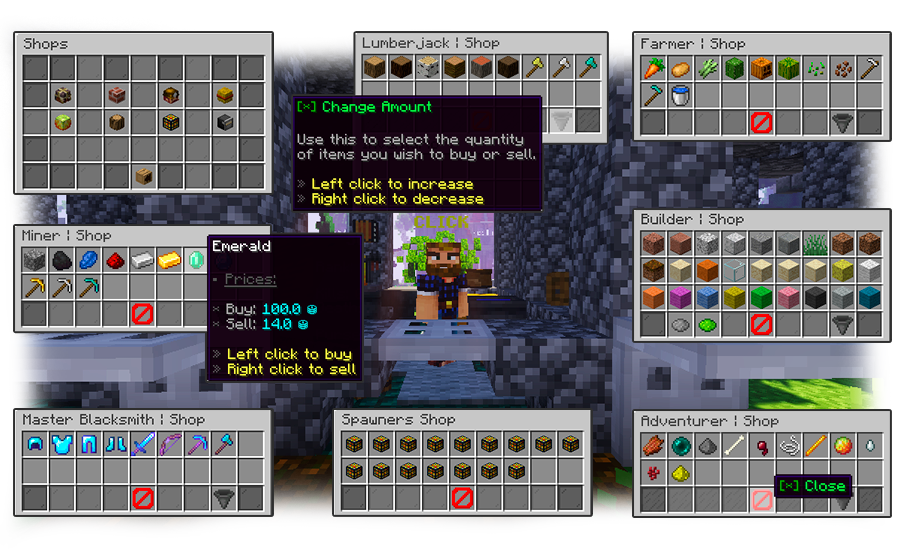
Task: Pick the slimeball in the Builder shop
Action: [707, 325]
